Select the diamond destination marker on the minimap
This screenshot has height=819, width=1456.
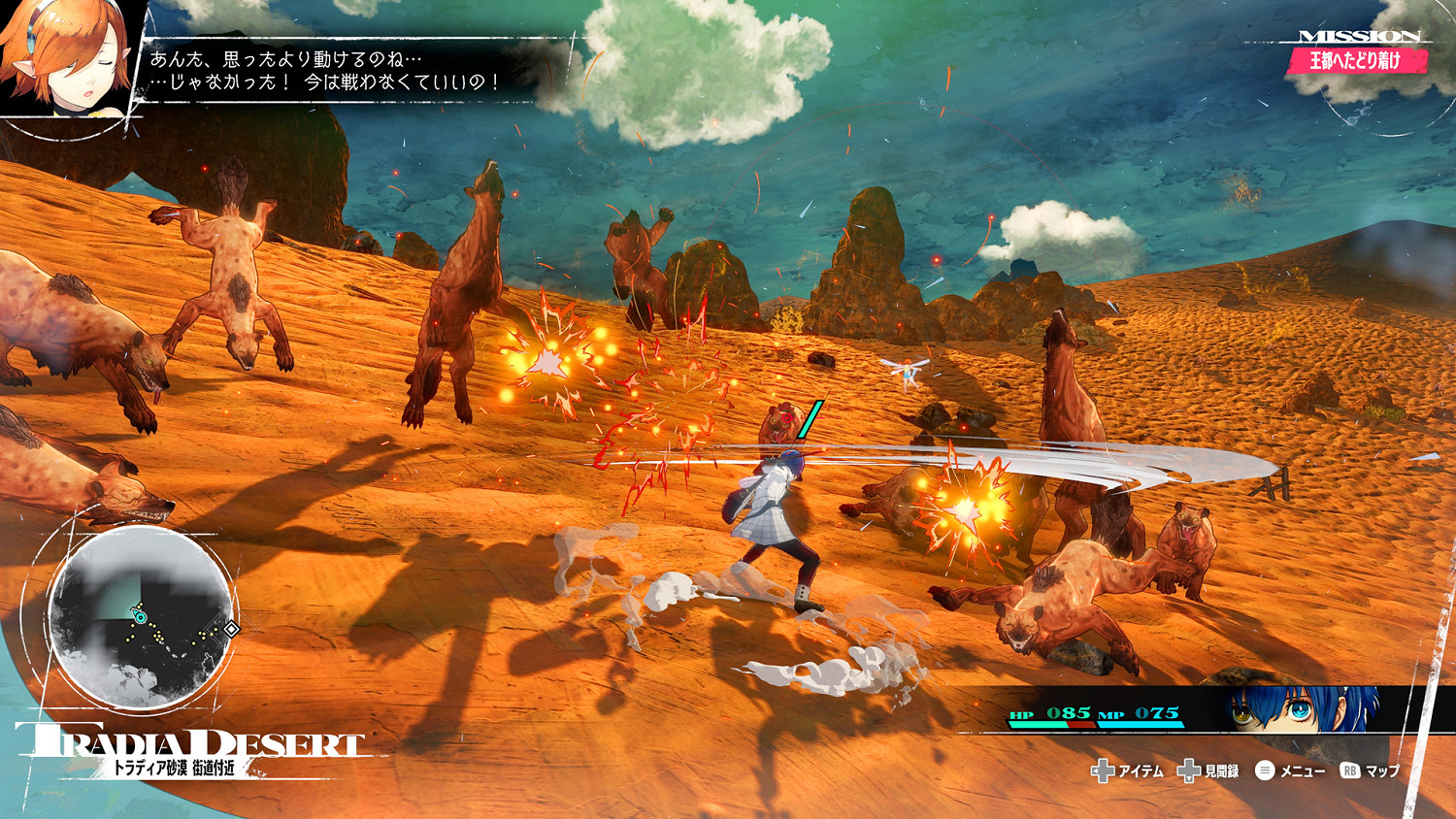click(231, 630)
